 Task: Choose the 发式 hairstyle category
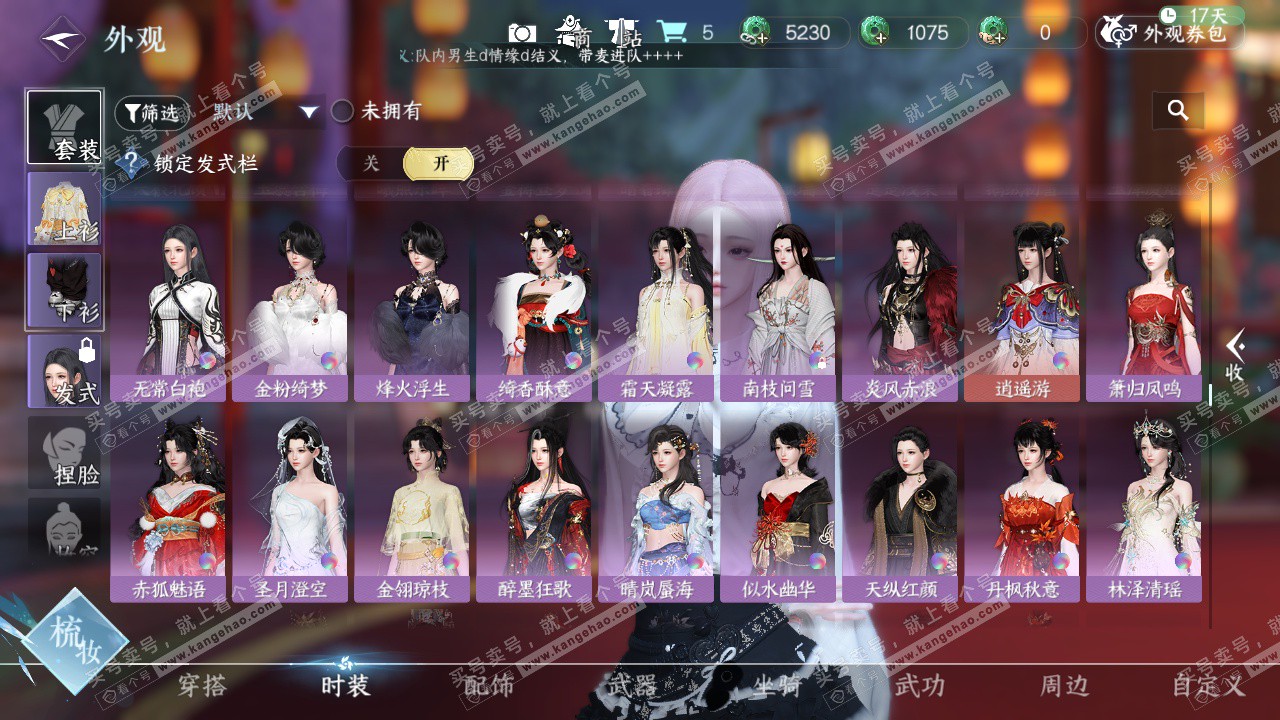pyautogui.click(x=64, y=372)
